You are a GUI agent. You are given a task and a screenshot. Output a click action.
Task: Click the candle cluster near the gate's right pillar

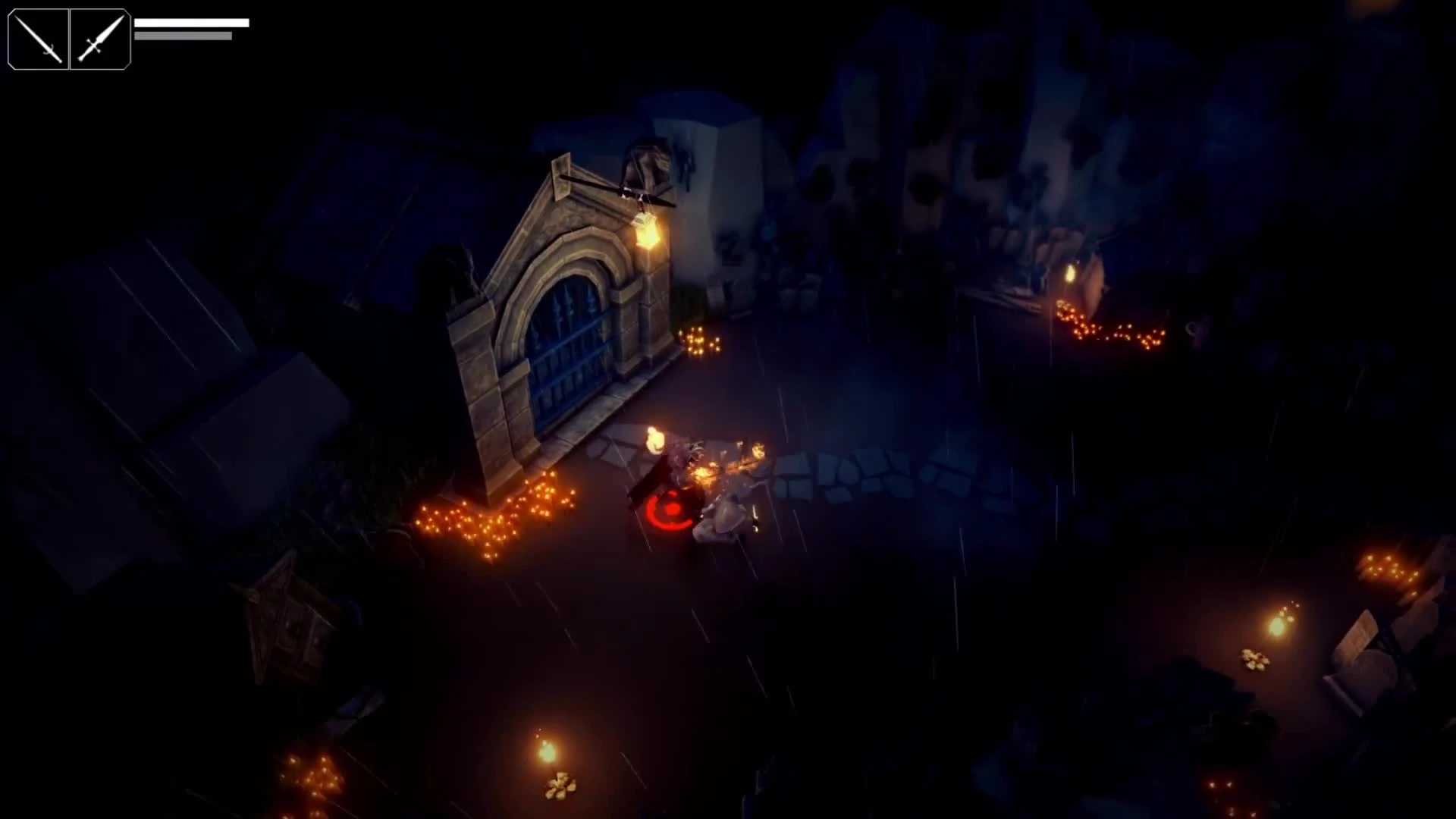[x=698, y=341]
